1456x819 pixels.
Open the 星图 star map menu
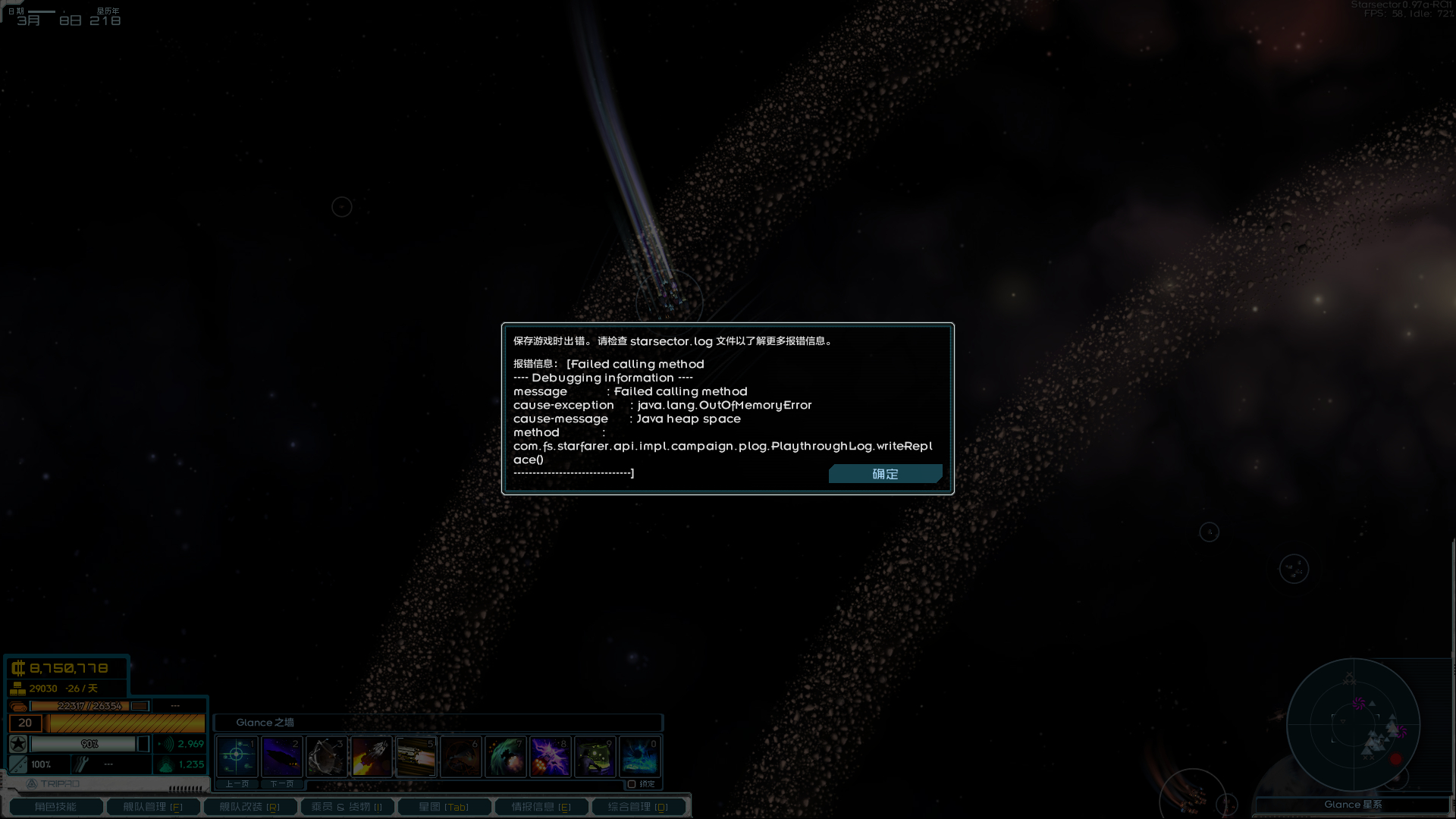click(x=444, y=806)
